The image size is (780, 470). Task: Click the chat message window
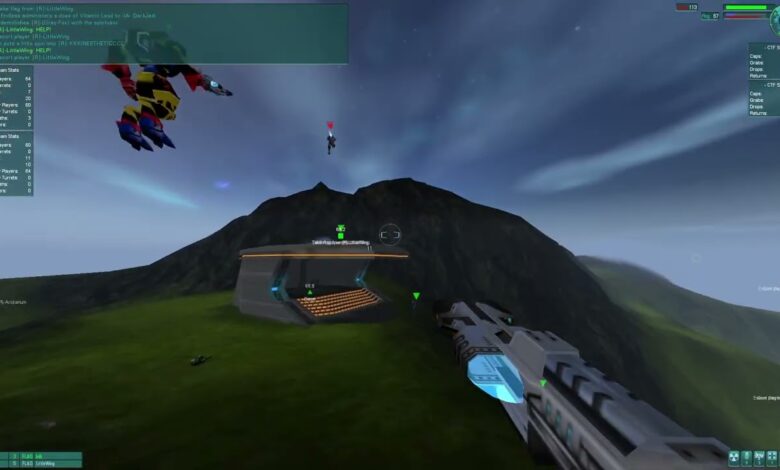[174, 33]
